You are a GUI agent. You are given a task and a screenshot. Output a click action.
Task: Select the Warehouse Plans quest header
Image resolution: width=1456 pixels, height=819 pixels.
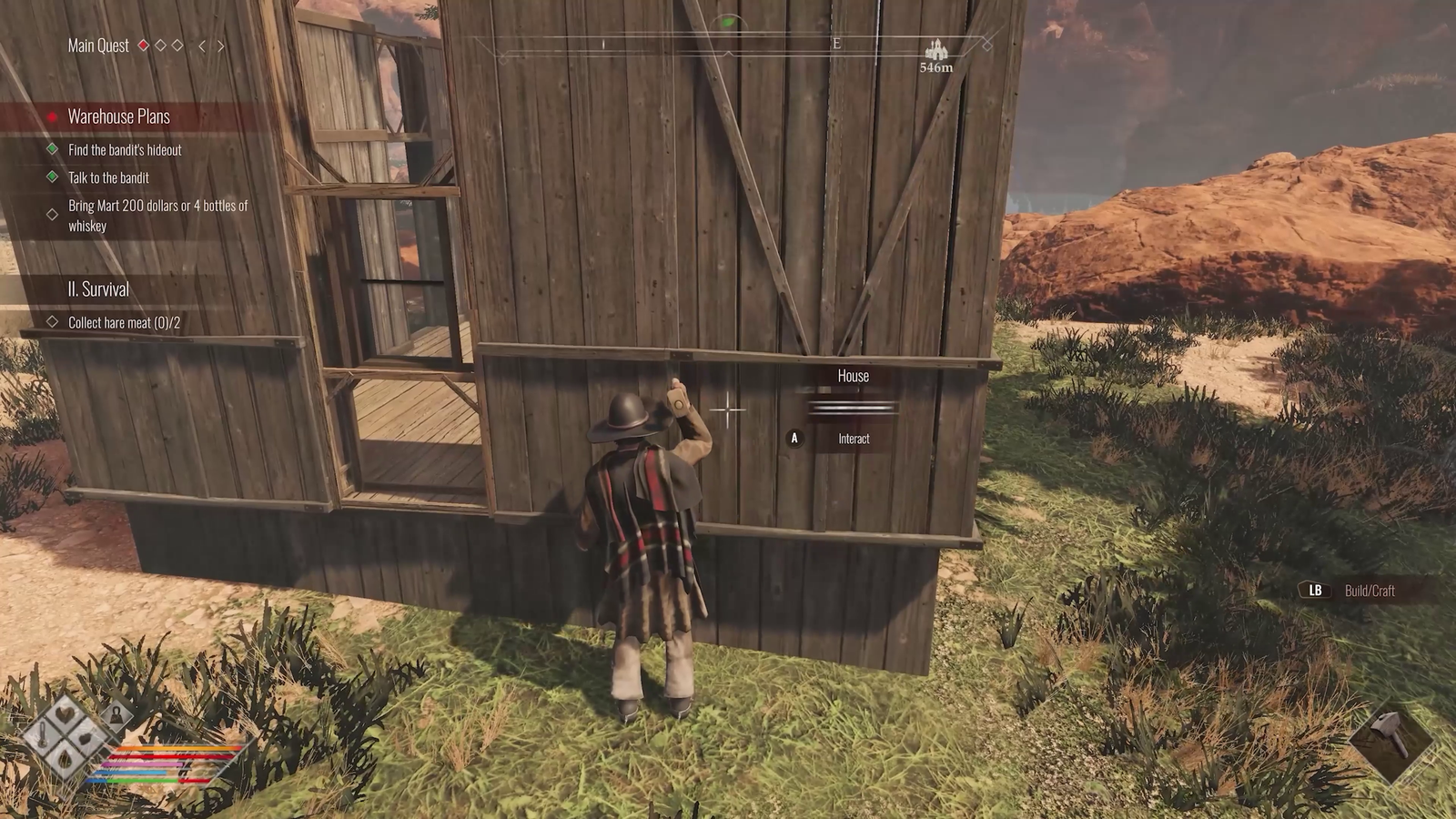119,116
